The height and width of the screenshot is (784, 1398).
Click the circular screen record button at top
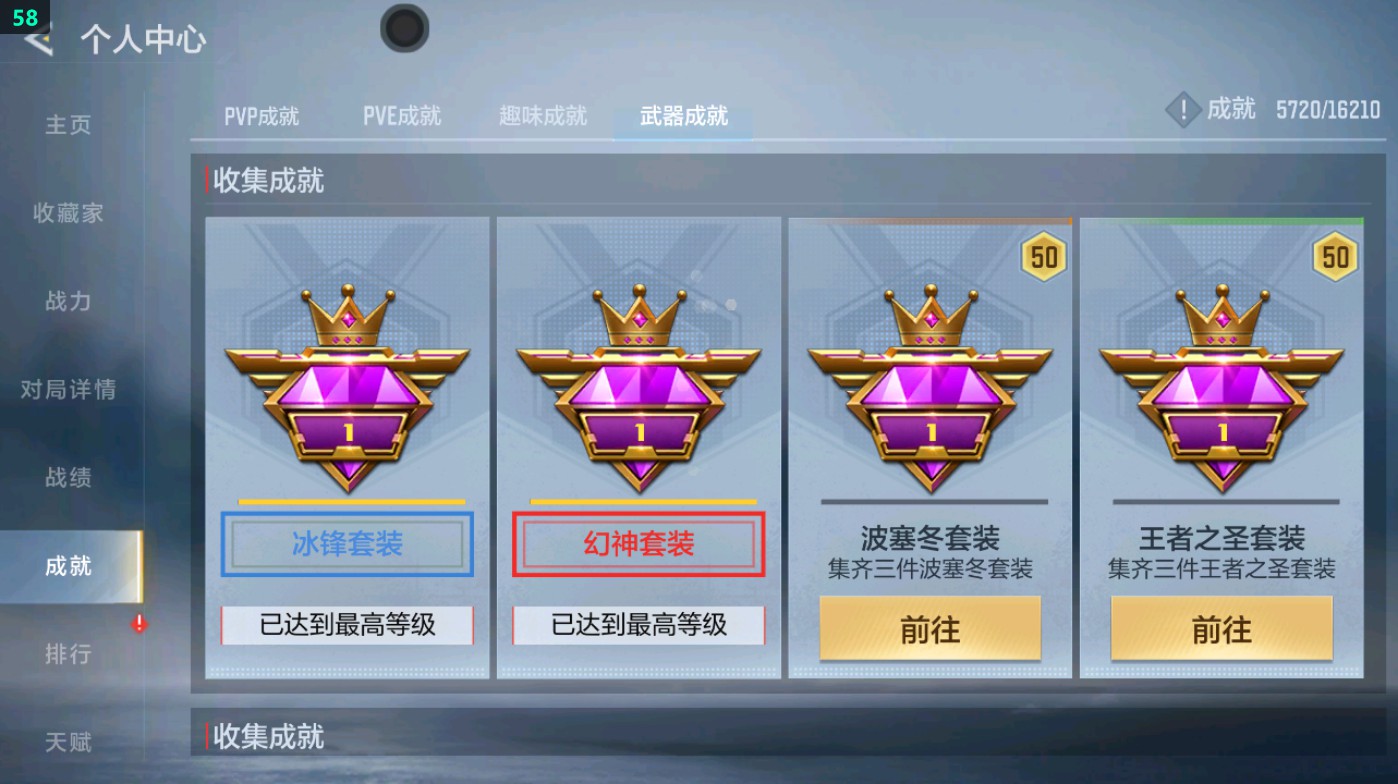(x=404, y=29)
